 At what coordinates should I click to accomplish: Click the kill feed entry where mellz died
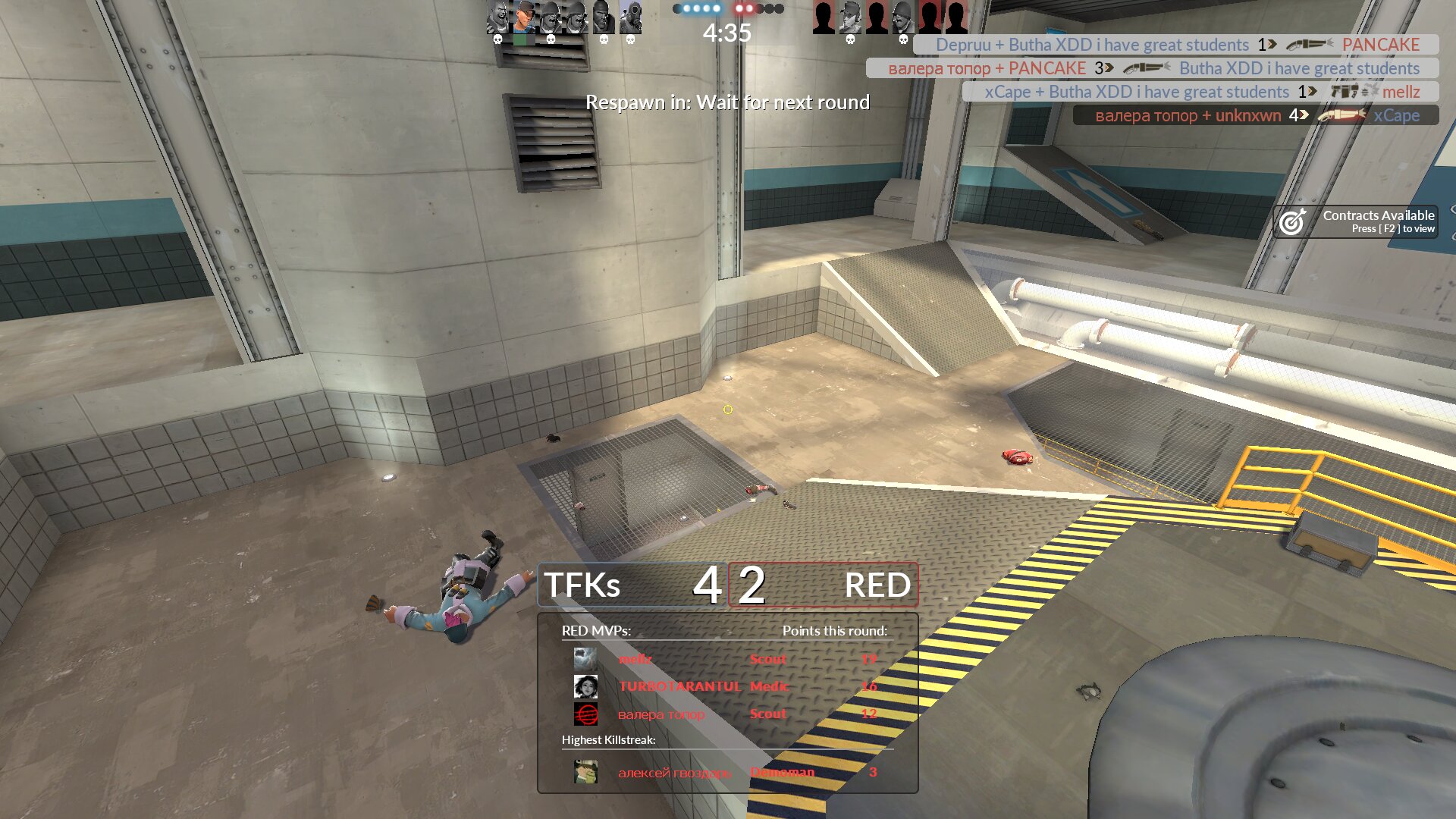[x=1200, y=92]
